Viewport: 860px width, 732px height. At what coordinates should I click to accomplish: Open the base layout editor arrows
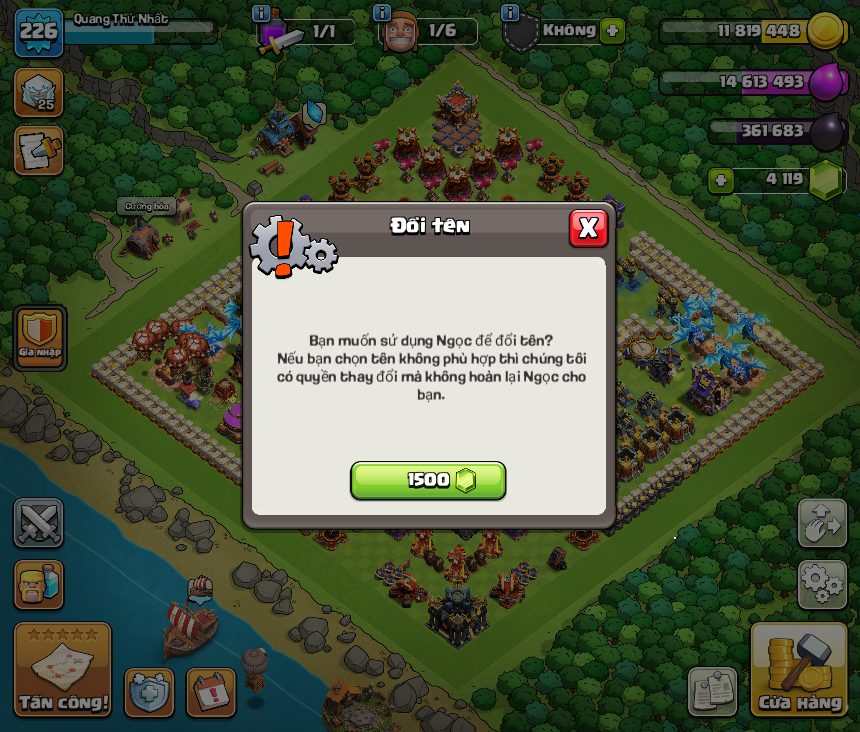coord(822,523)
